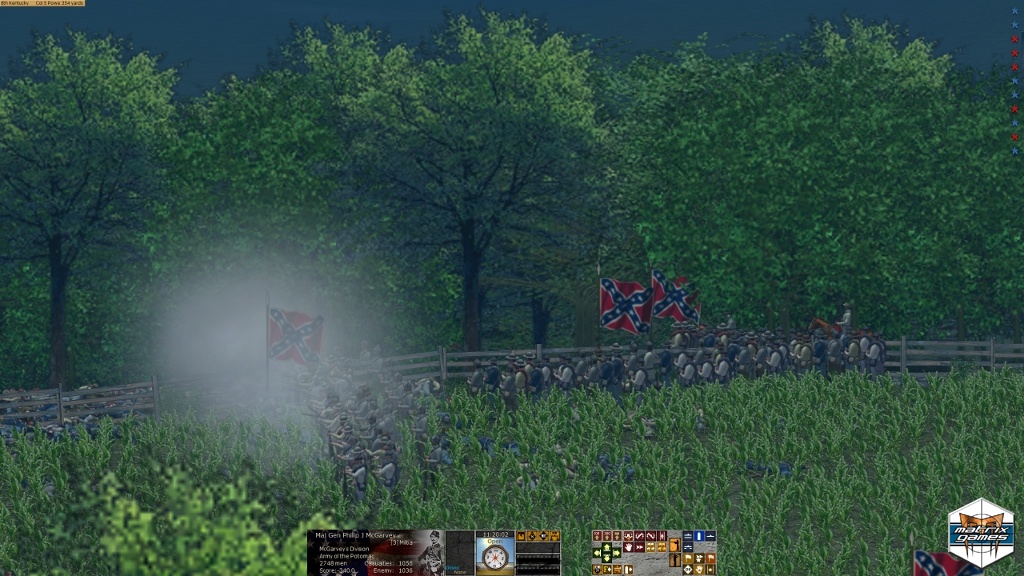Click the dark soldier silhouette icon
This screenshot has height=576, width=1024.
(675, 561)
